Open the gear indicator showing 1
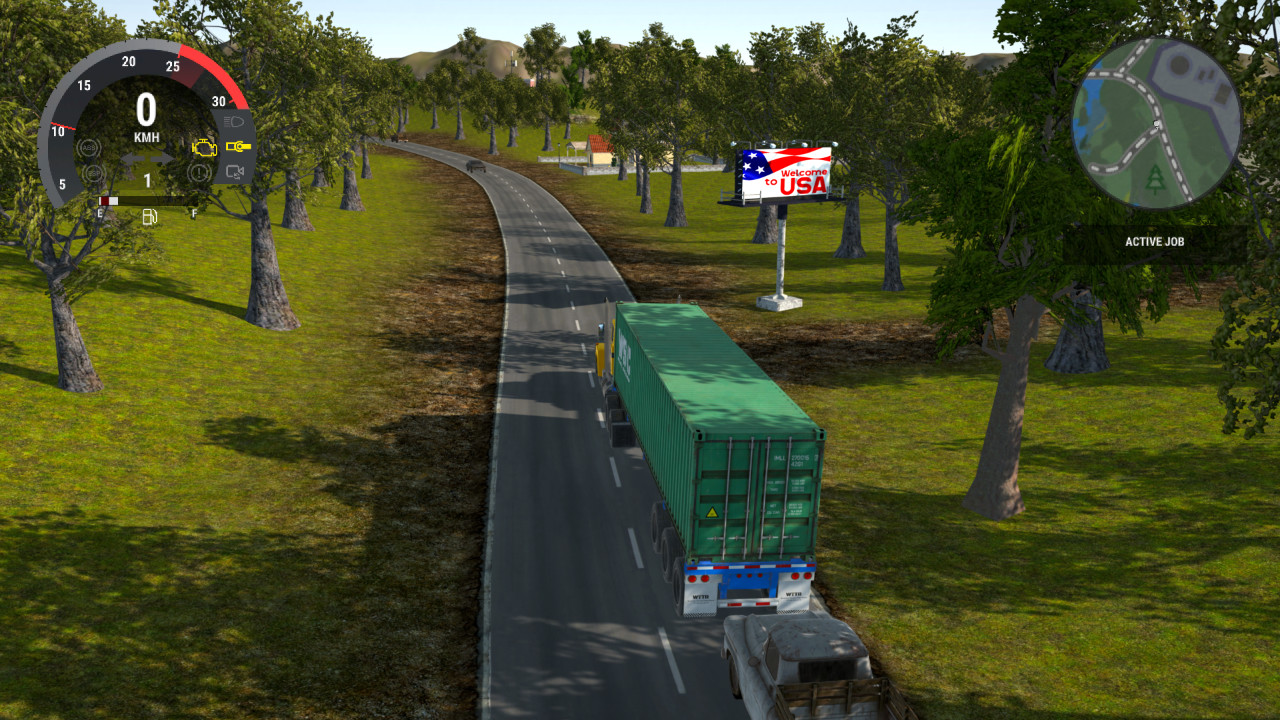Image resolution: width=1280 pixels, height=720 pixels. 148,179
